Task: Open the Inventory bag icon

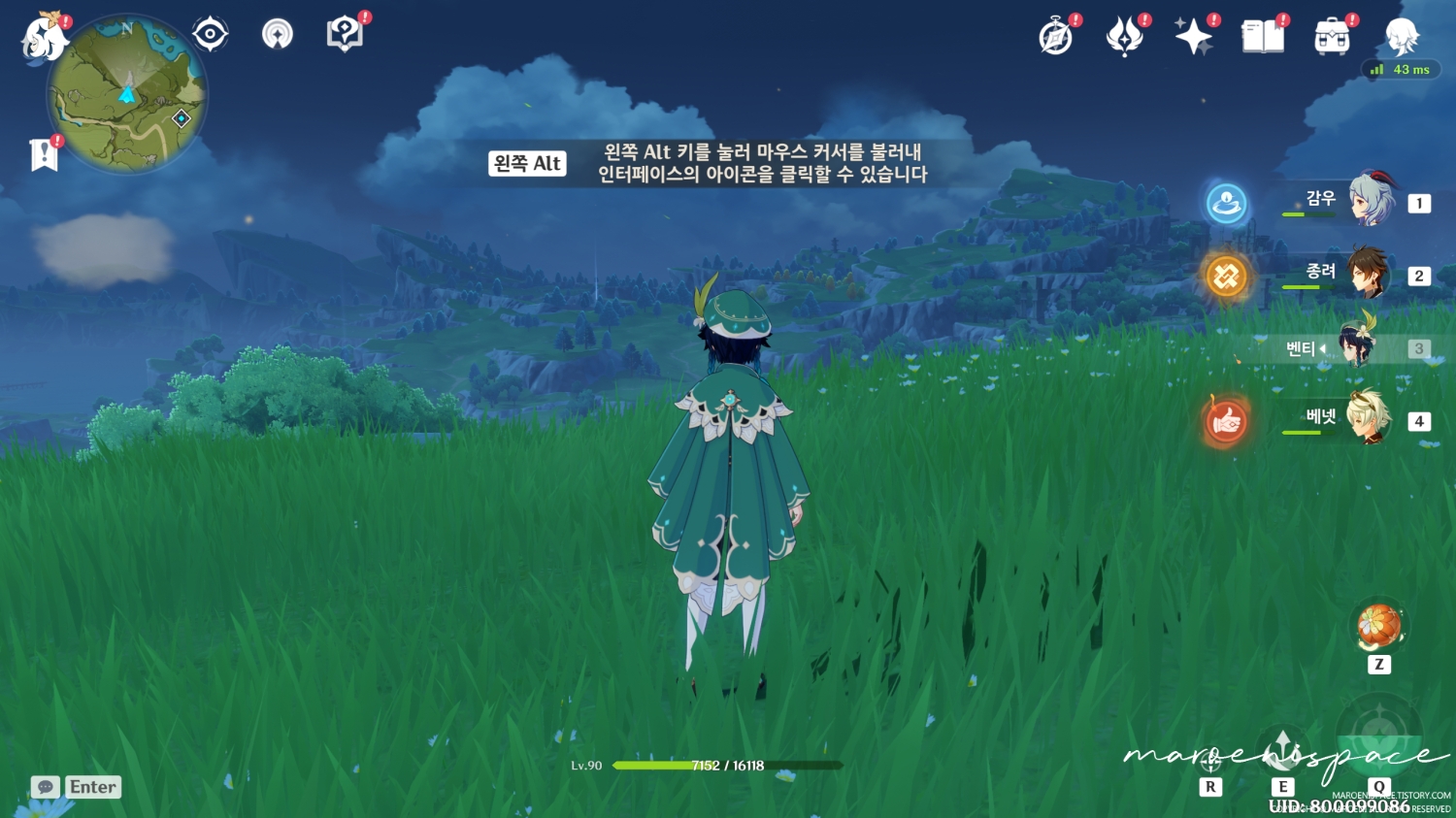Action: 1332,37
